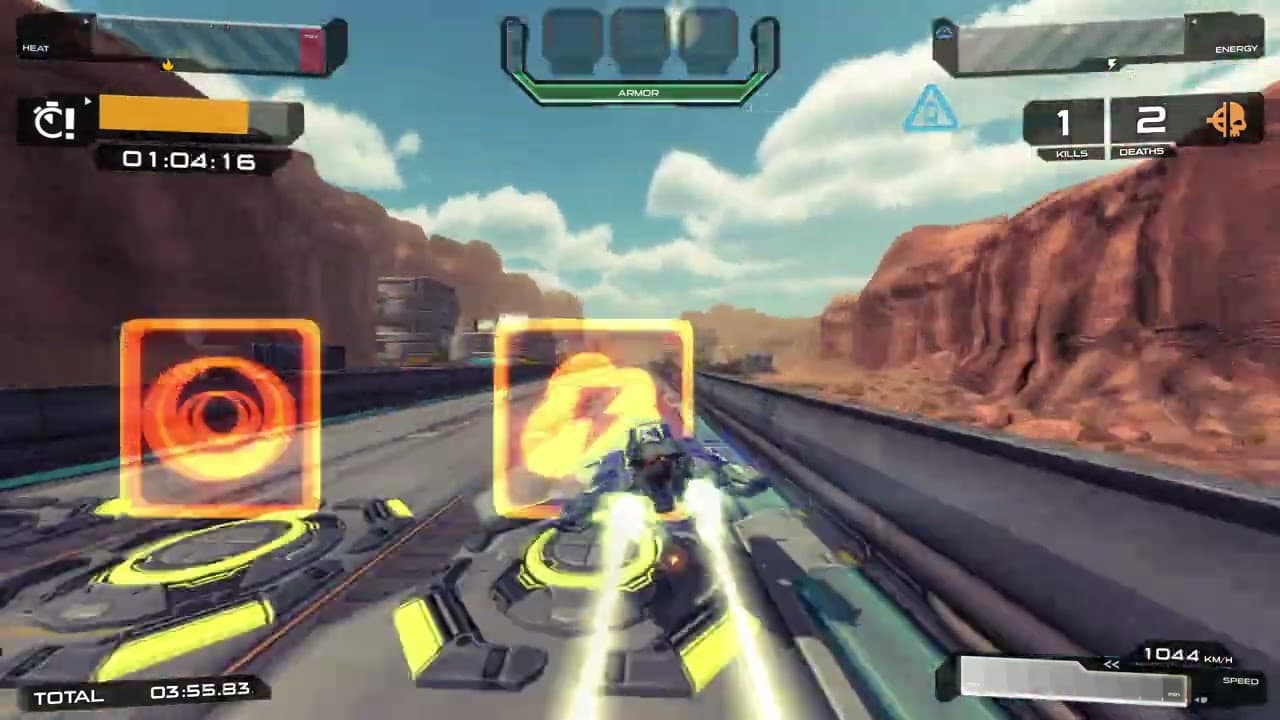This screenshot has height=720, width=1280.
Task: Click the flame icon under the HEAT gauge
Action: 167,62
